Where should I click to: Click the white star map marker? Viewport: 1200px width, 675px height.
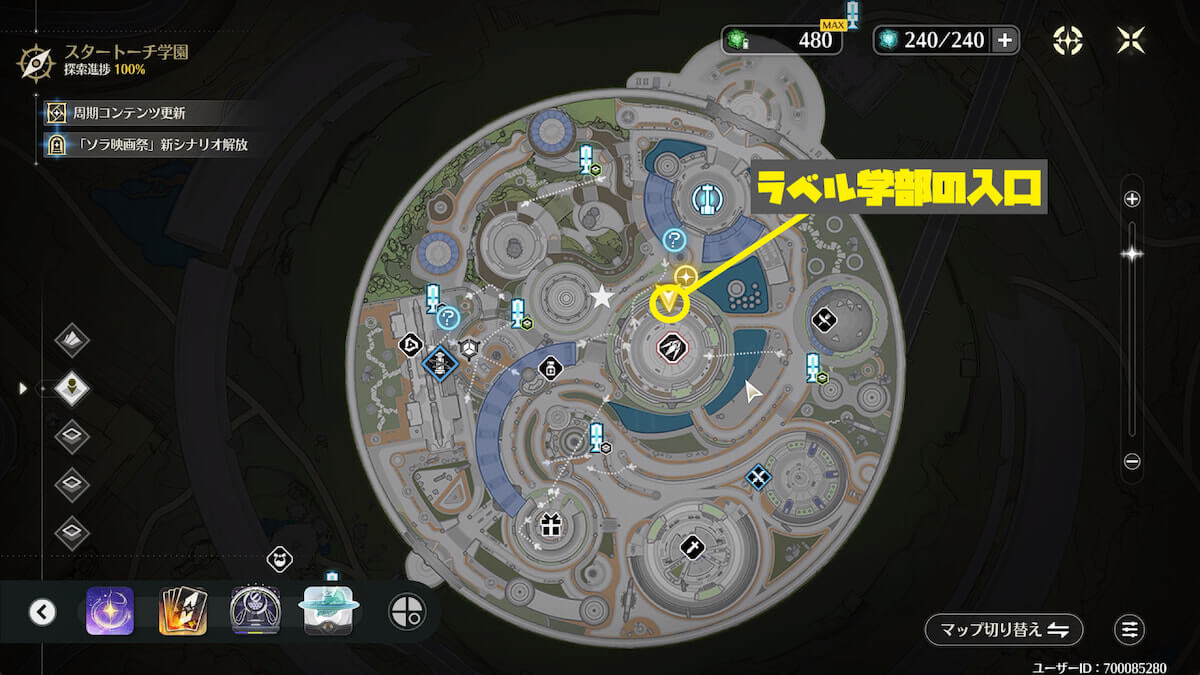coord(601,297)
